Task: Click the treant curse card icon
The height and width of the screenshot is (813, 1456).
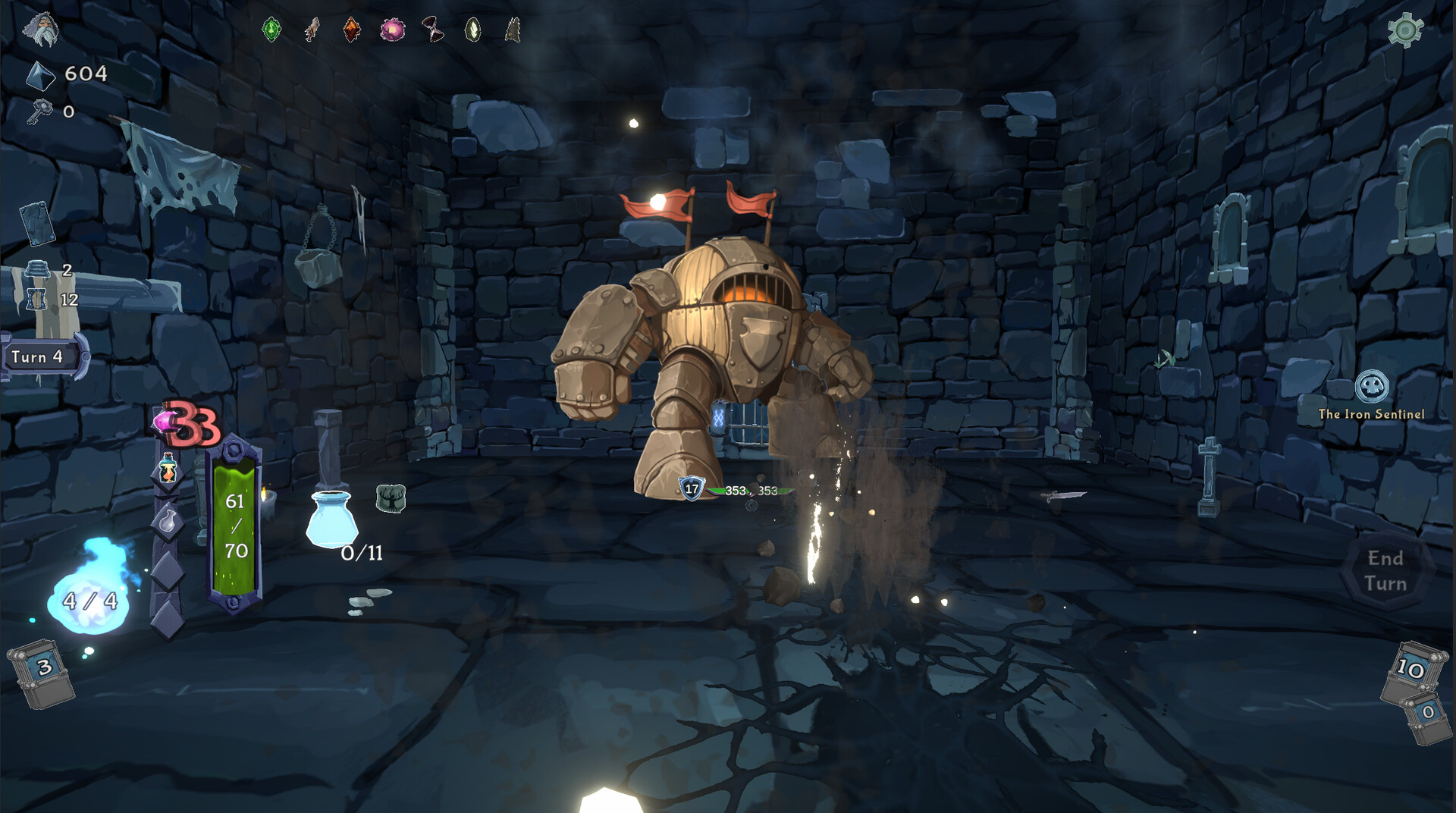Action: [x=391, y=497]
